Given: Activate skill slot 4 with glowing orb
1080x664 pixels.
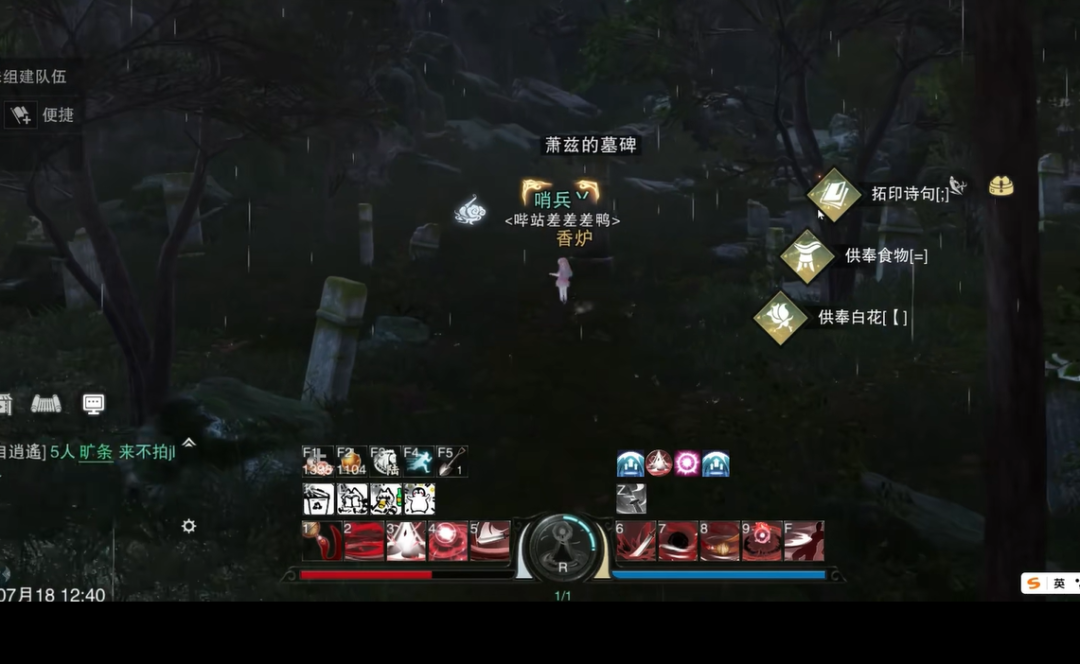Looking at the screenshot, I should coord(447,541).
